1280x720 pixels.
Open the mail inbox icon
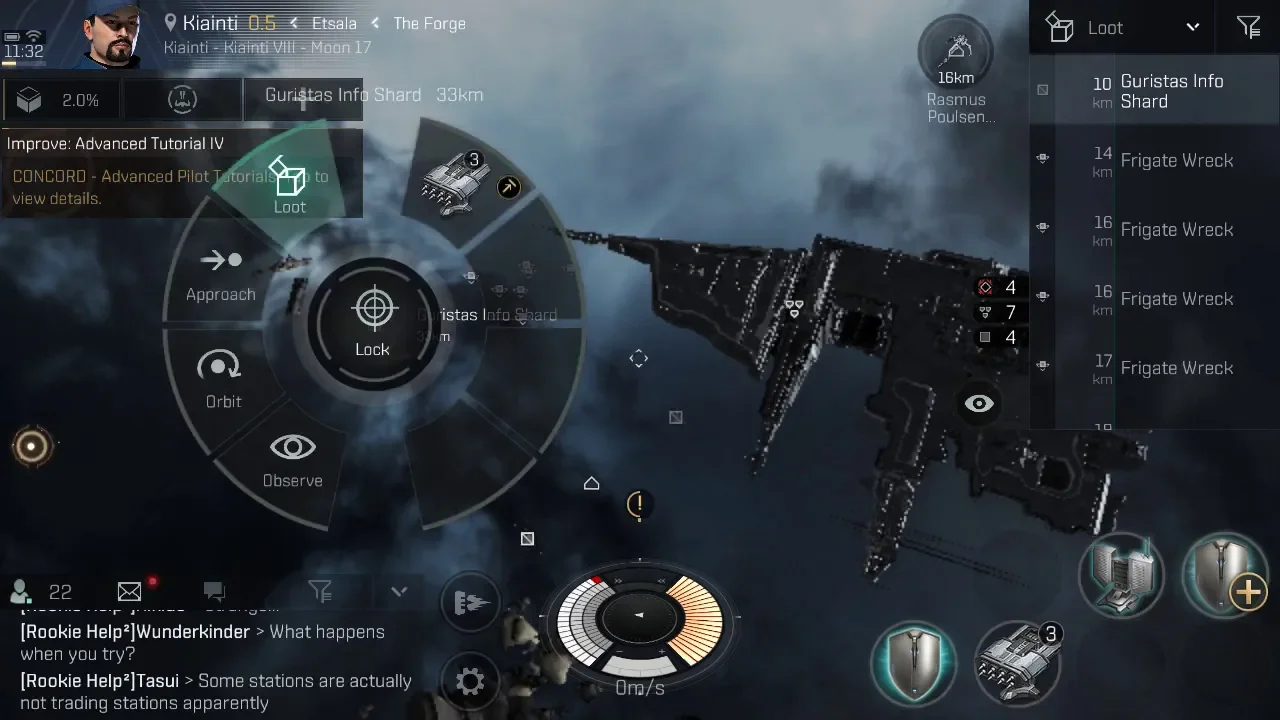130,592
